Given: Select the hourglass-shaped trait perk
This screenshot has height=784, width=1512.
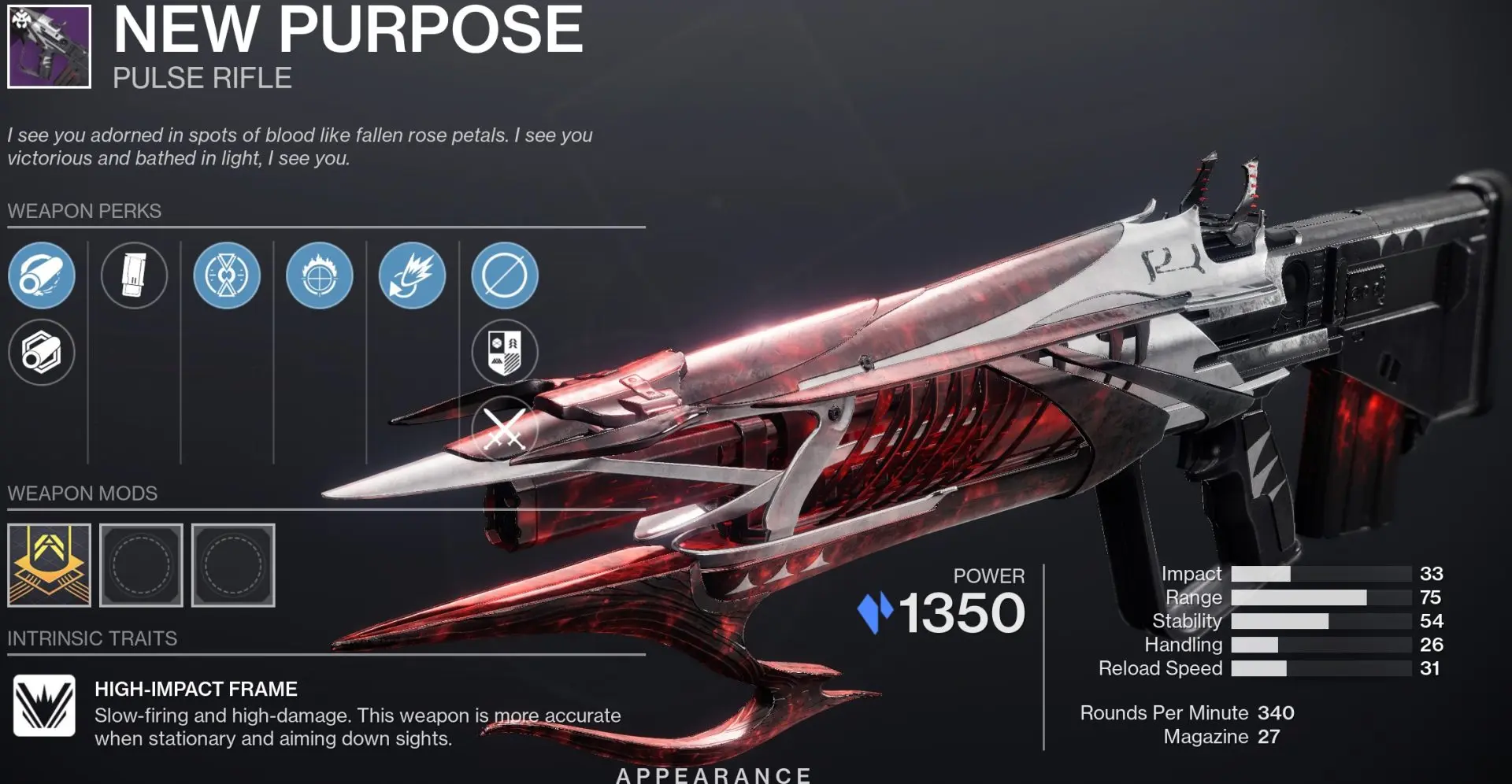Looking at the screenshot, I should pyautogui.click(x=227, y=276).
